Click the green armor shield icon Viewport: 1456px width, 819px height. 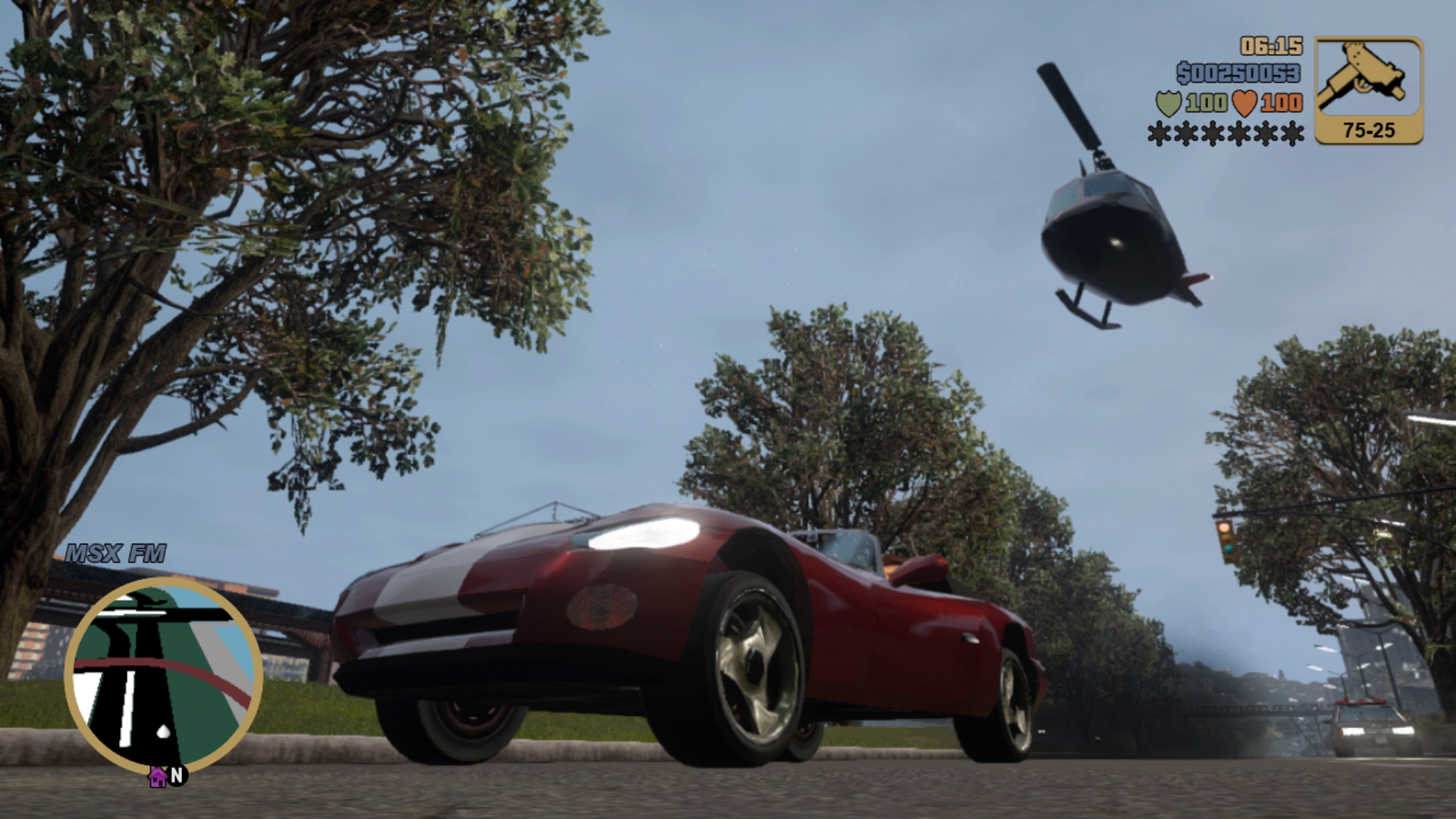[1168, 103]
